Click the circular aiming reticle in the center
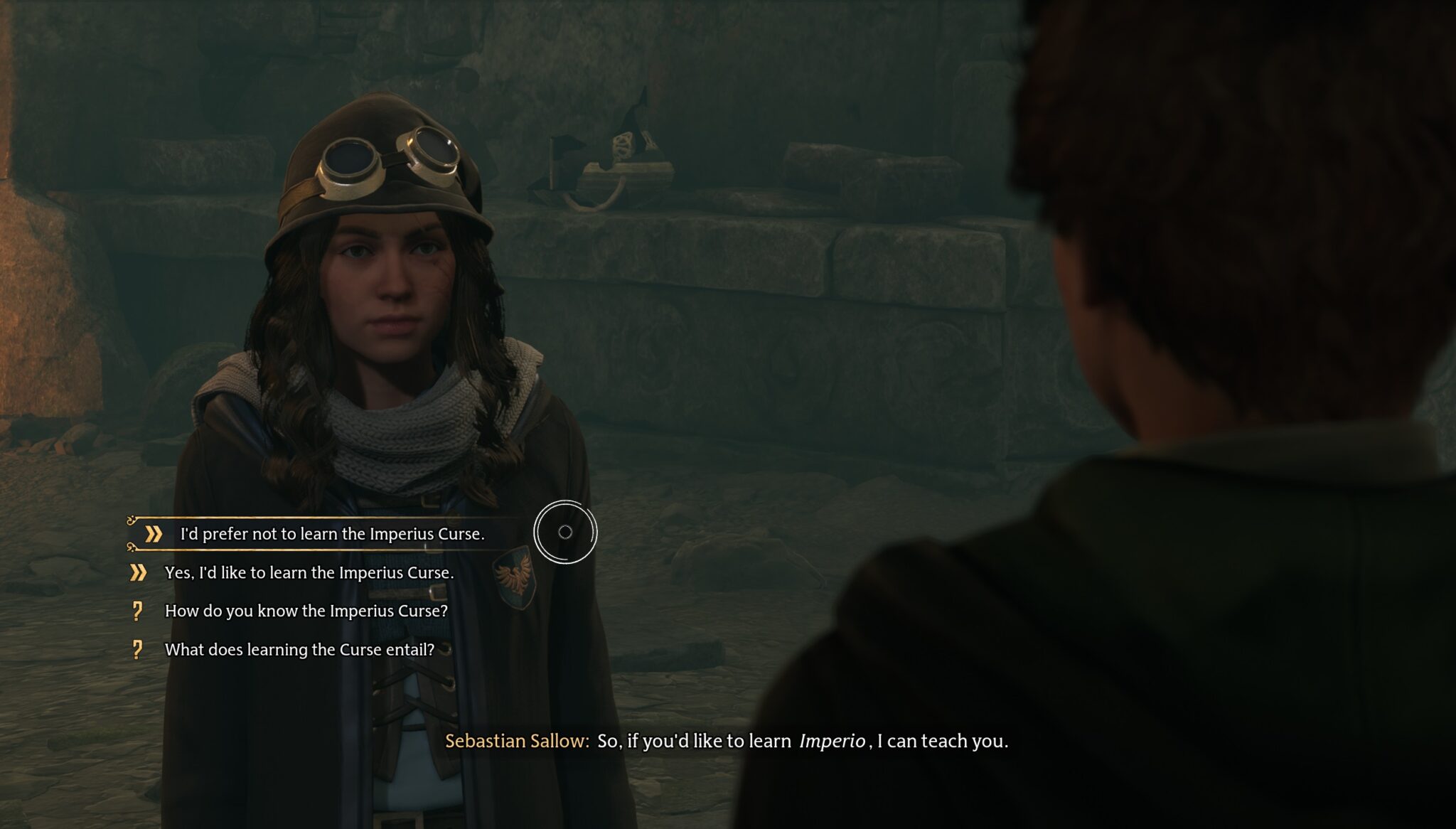The height and width of the screenshot is (829, 1456). [x=565, y=530]
